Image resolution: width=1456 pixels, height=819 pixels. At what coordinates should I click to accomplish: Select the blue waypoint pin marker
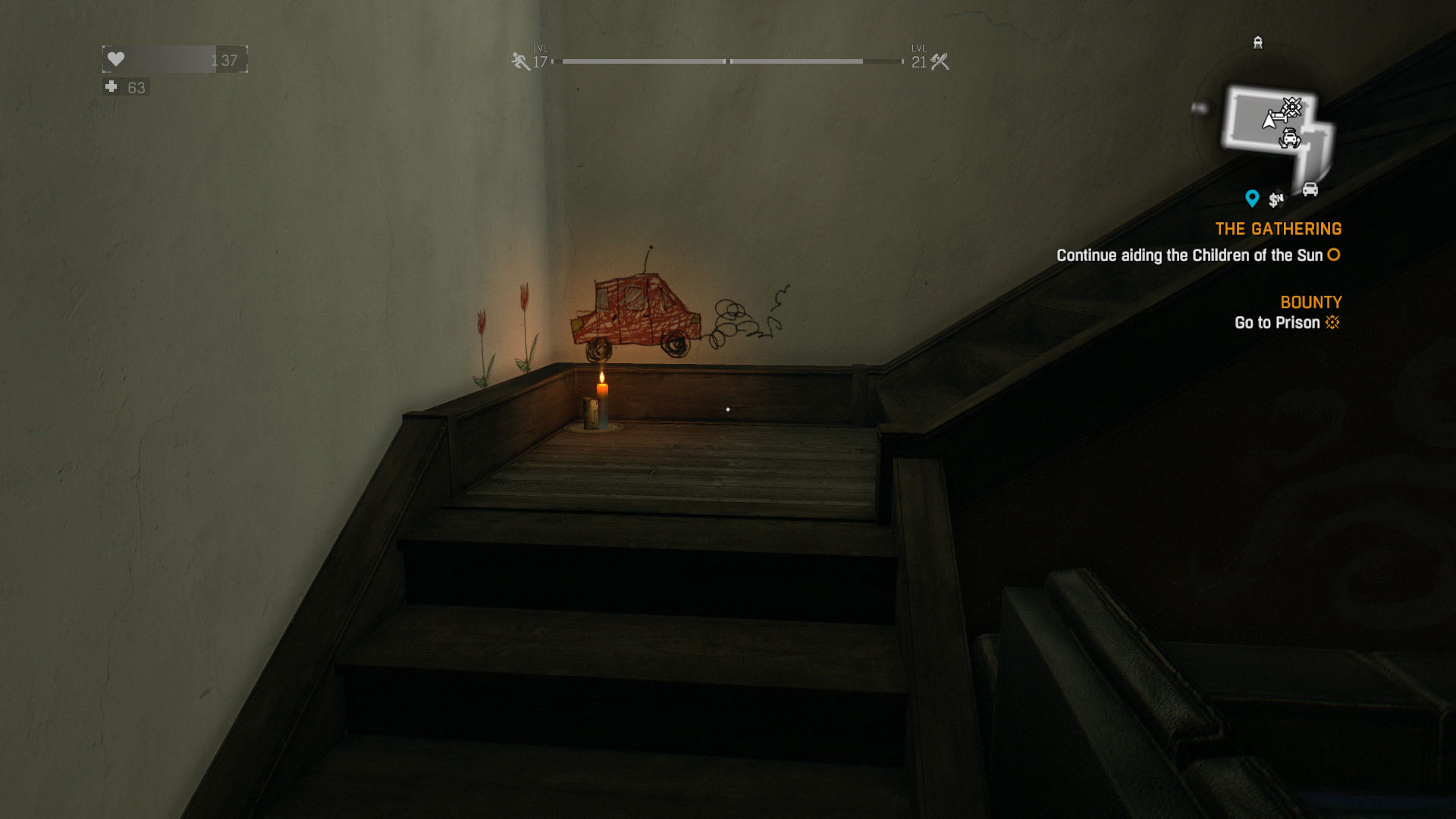tap(1252, 199)
